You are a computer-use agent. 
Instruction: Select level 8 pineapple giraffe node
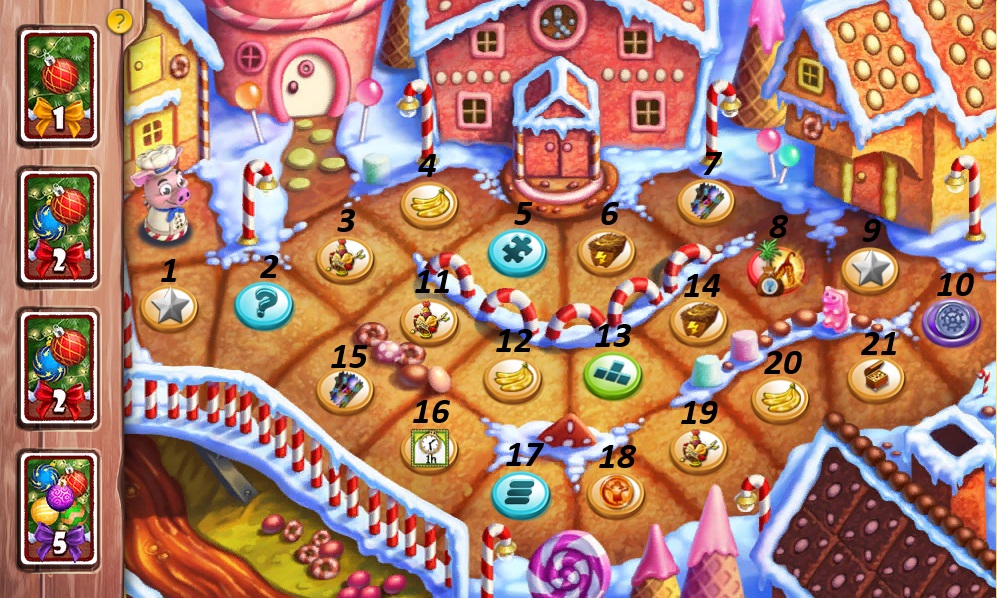(776, 268)
